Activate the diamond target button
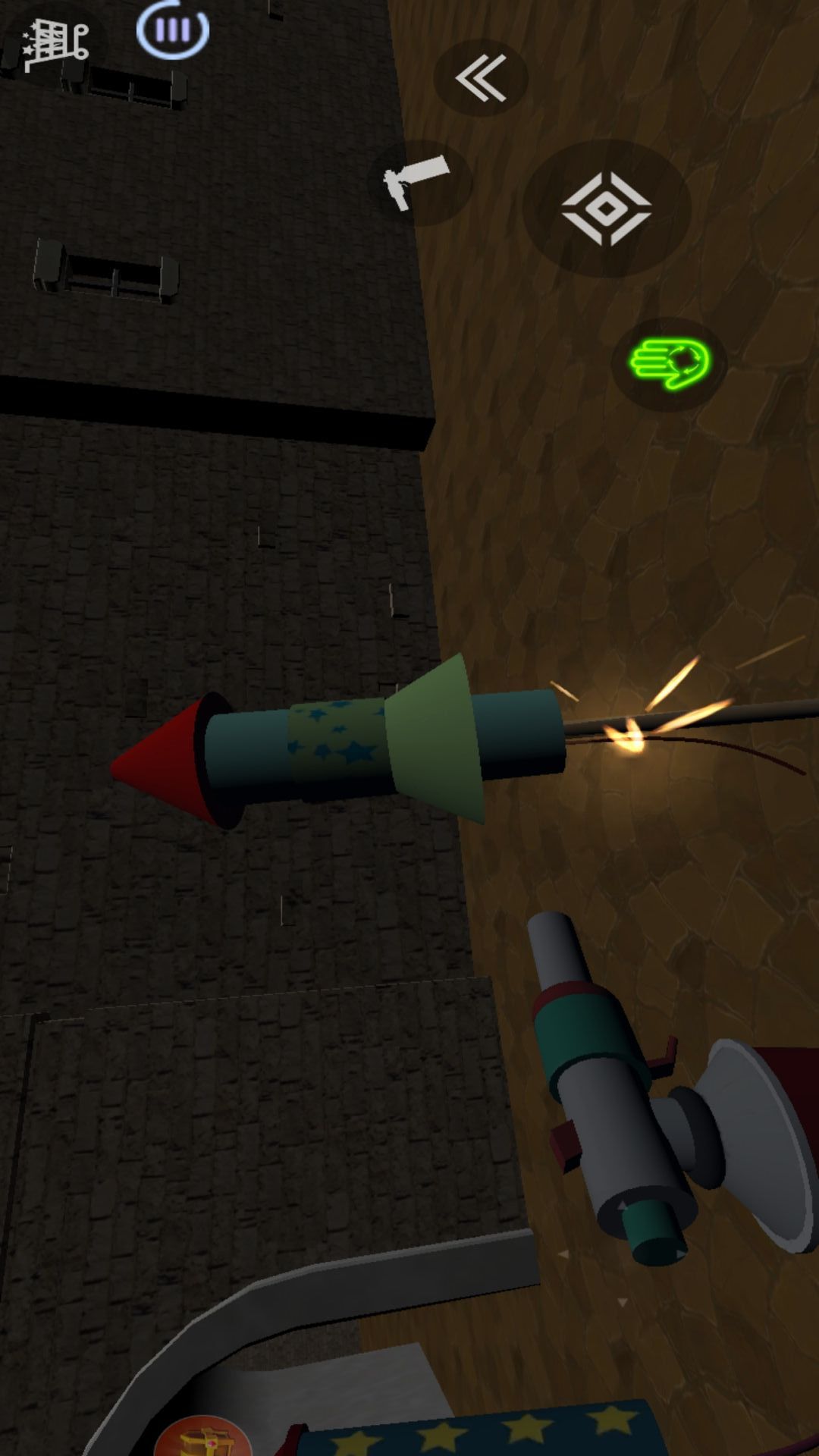The image size is (819, 1456). pos(607,209)
